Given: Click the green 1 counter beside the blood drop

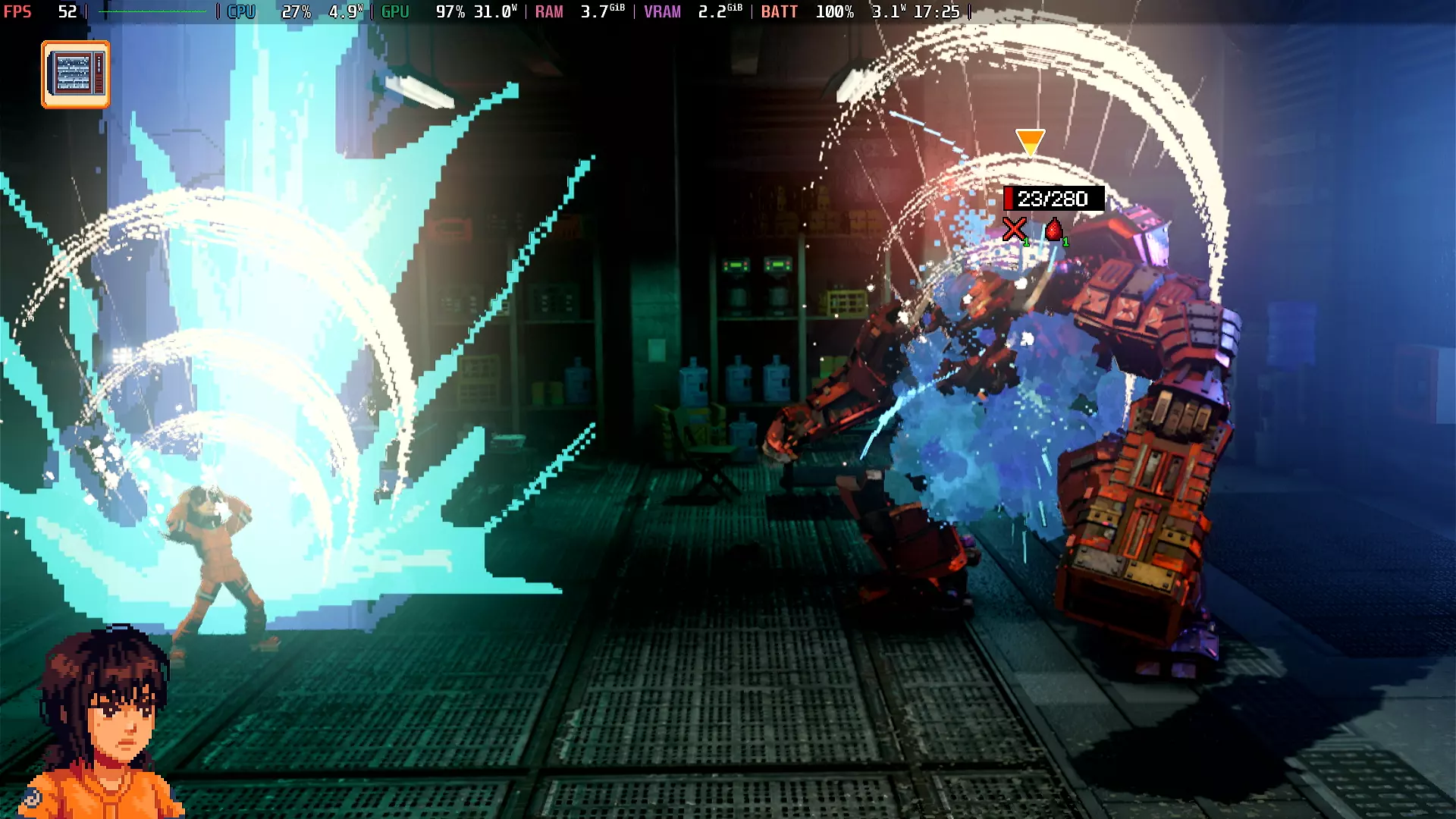Looking at the screenshot, I should click(x=1068, y=241).
